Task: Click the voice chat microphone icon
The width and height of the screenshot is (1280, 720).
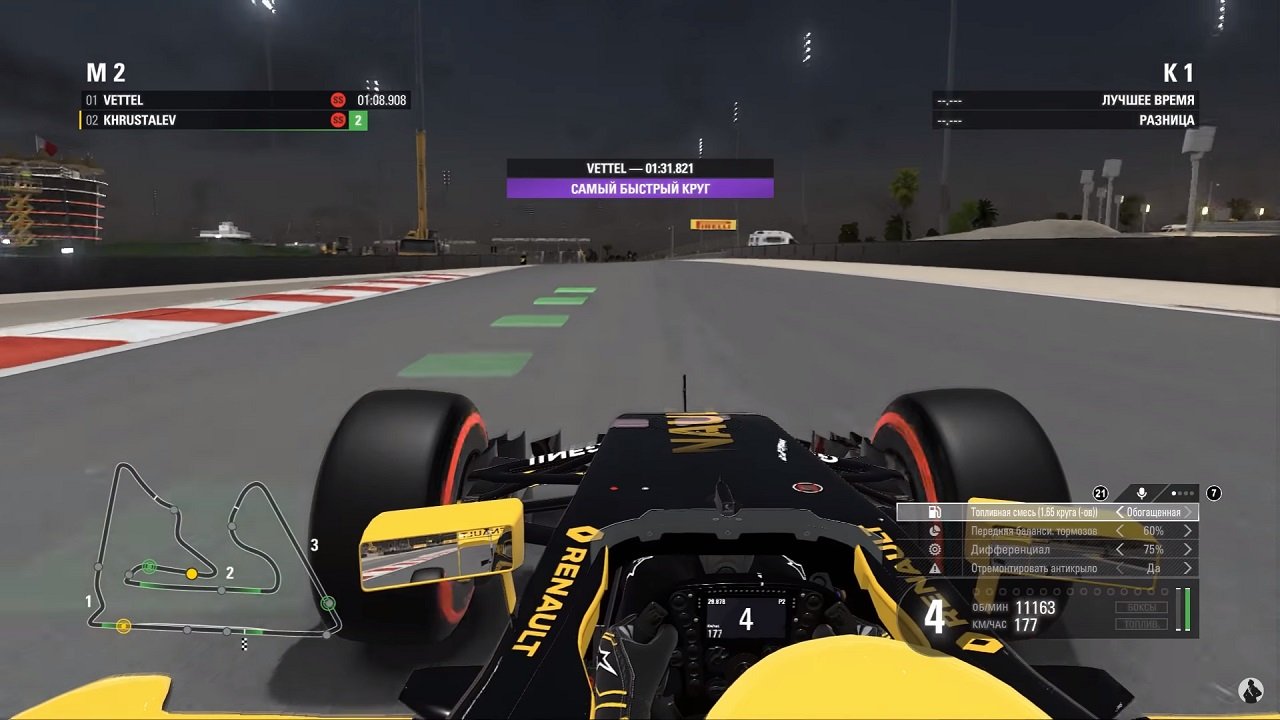Action: [x=1141, y=493]
